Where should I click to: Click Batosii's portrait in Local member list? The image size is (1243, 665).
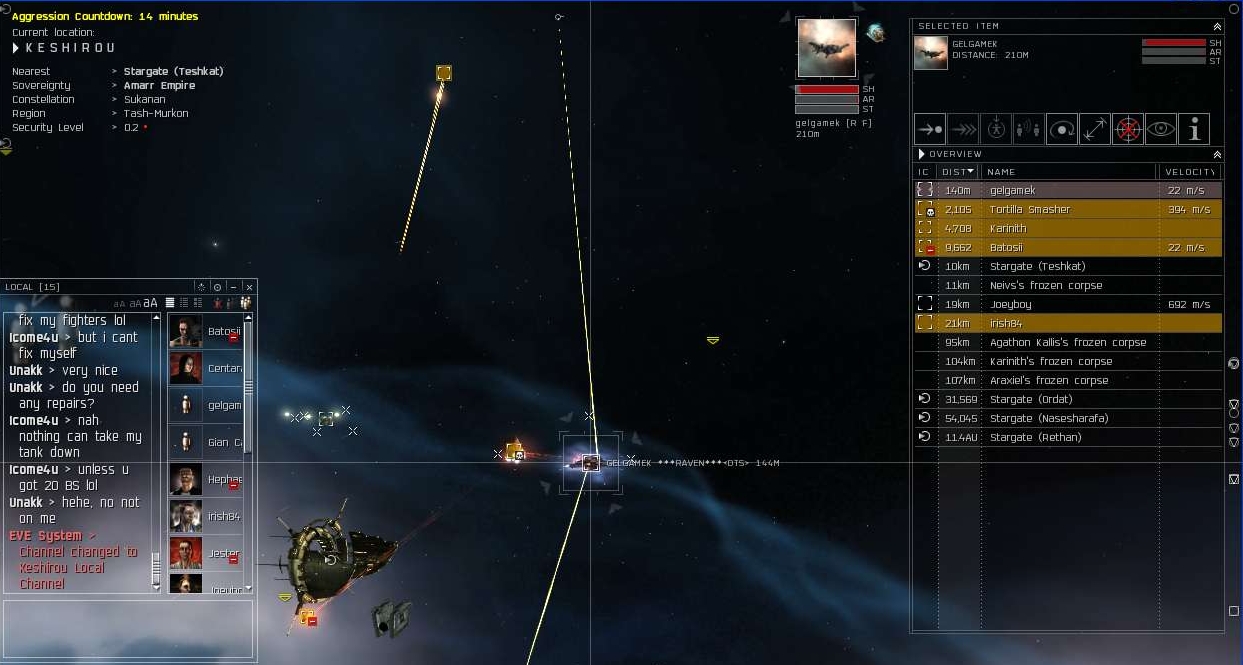tap(186, 331)
